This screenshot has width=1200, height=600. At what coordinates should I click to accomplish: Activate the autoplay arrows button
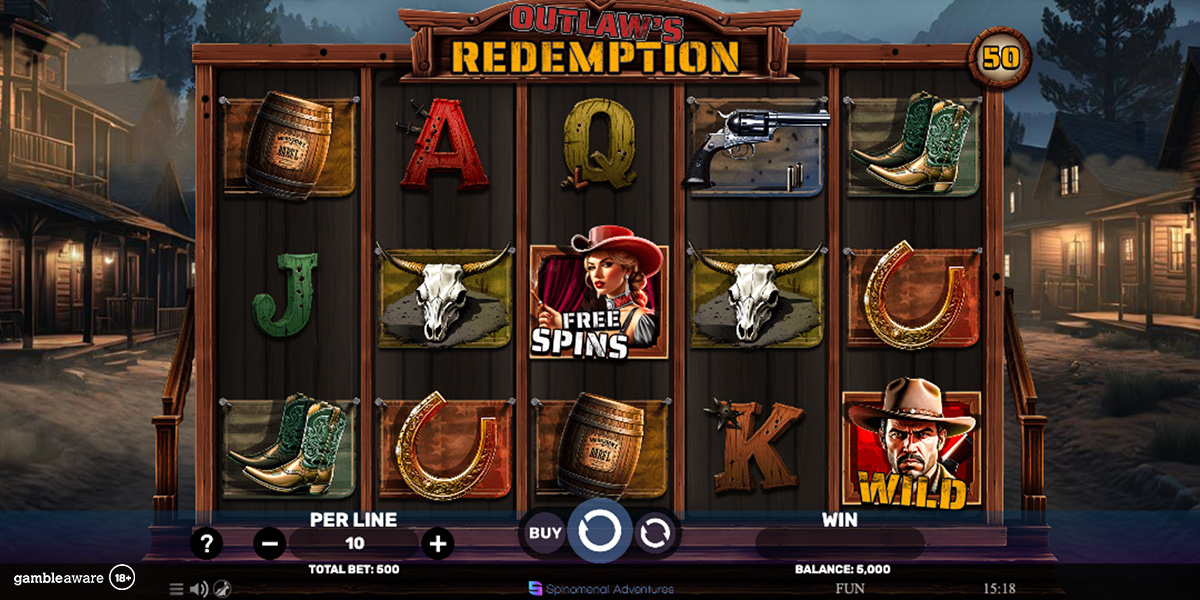(654, 533)
